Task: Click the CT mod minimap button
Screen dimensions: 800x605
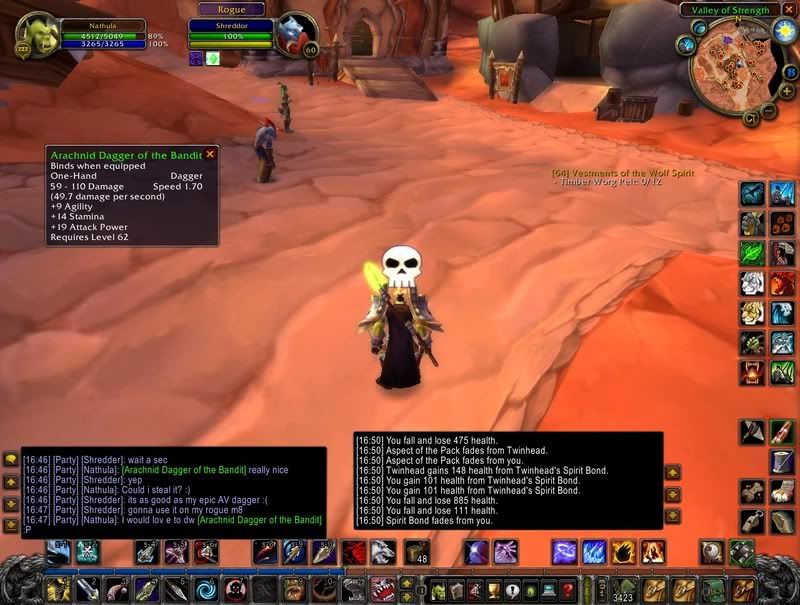Action: (749, 118)
